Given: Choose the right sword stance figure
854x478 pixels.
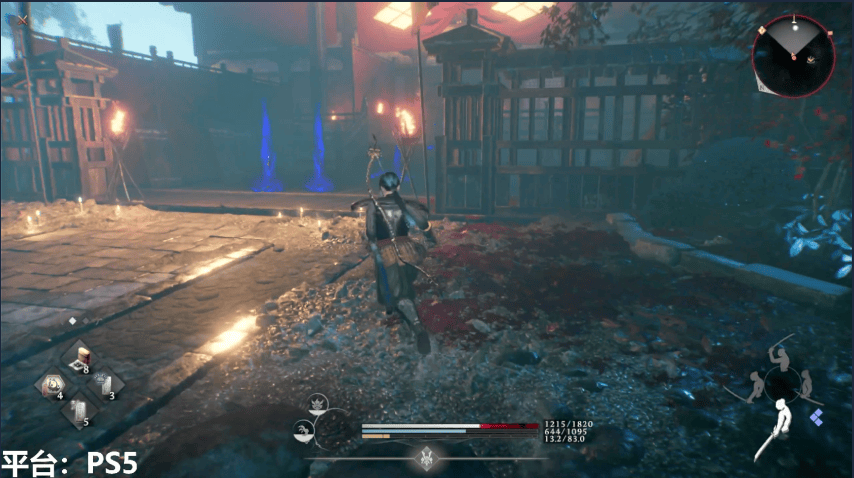Looking at the screenshot, I should pos(805,383).
